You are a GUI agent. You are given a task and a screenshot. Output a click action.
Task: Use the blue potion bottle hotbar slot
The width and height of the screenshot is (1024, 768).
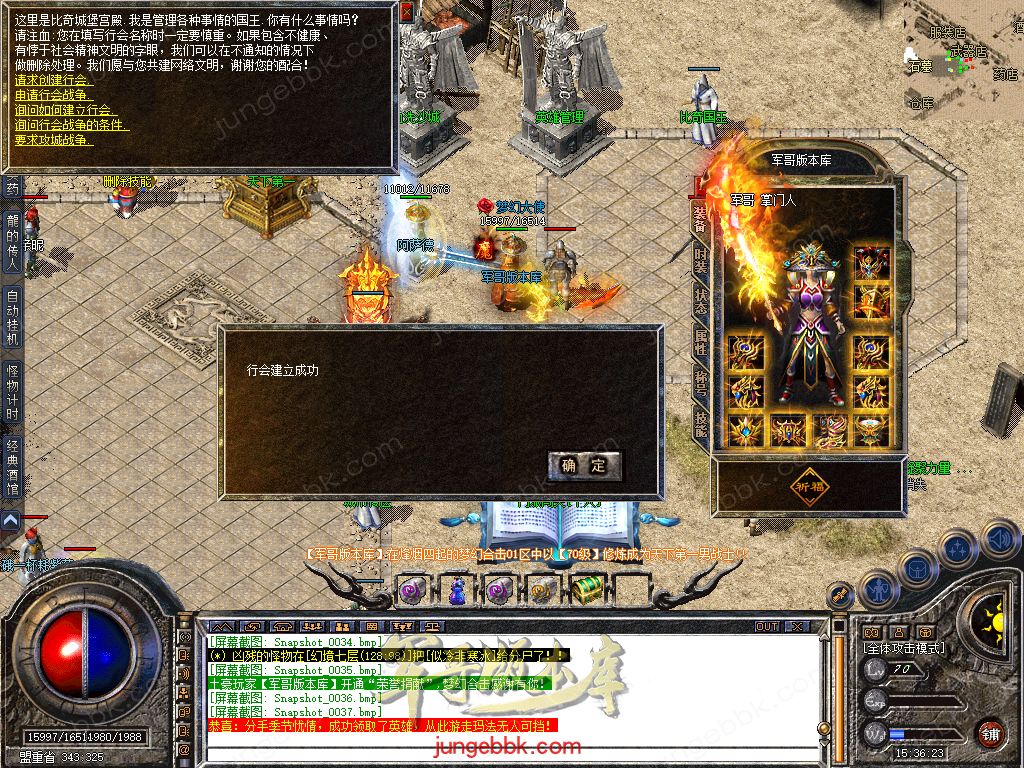457,590
